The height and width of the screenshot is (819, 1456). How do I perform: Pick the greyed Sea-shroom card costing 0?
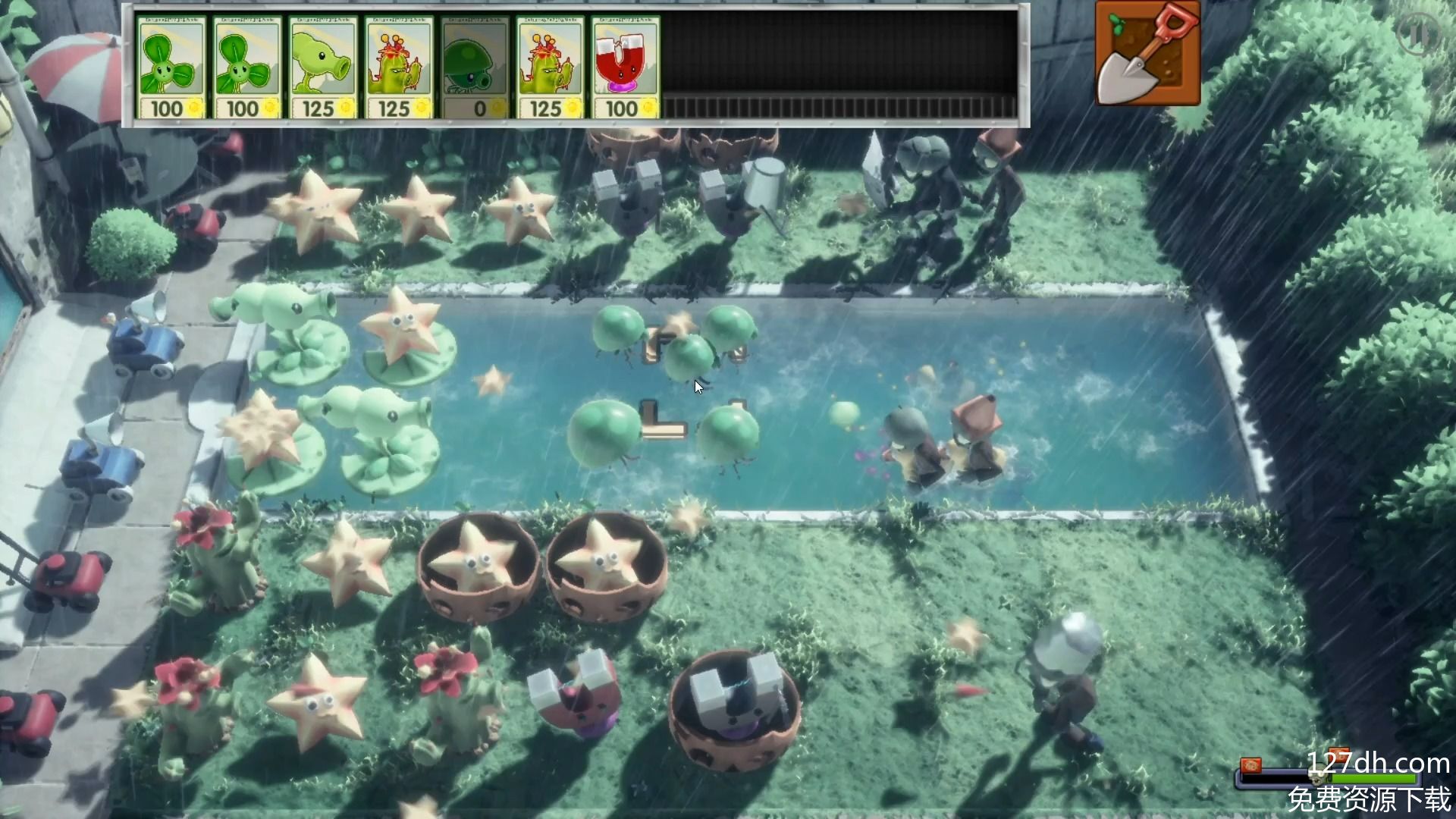[475, 68]
